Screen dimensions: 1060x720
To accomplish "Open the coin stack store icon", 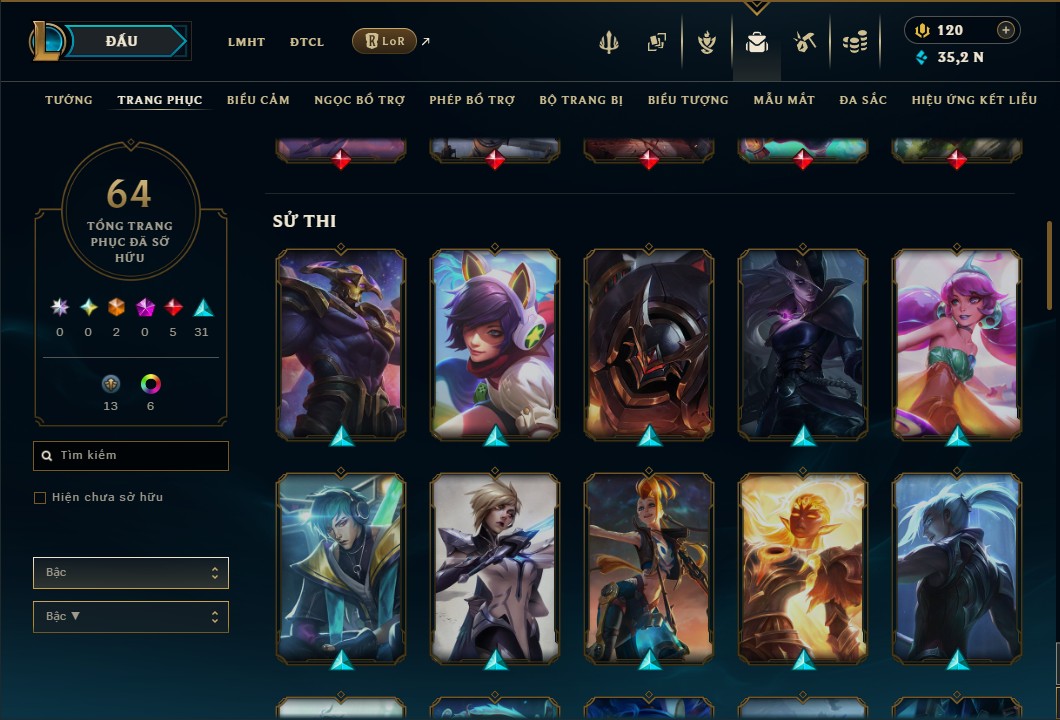I will (x=854, y=42).
